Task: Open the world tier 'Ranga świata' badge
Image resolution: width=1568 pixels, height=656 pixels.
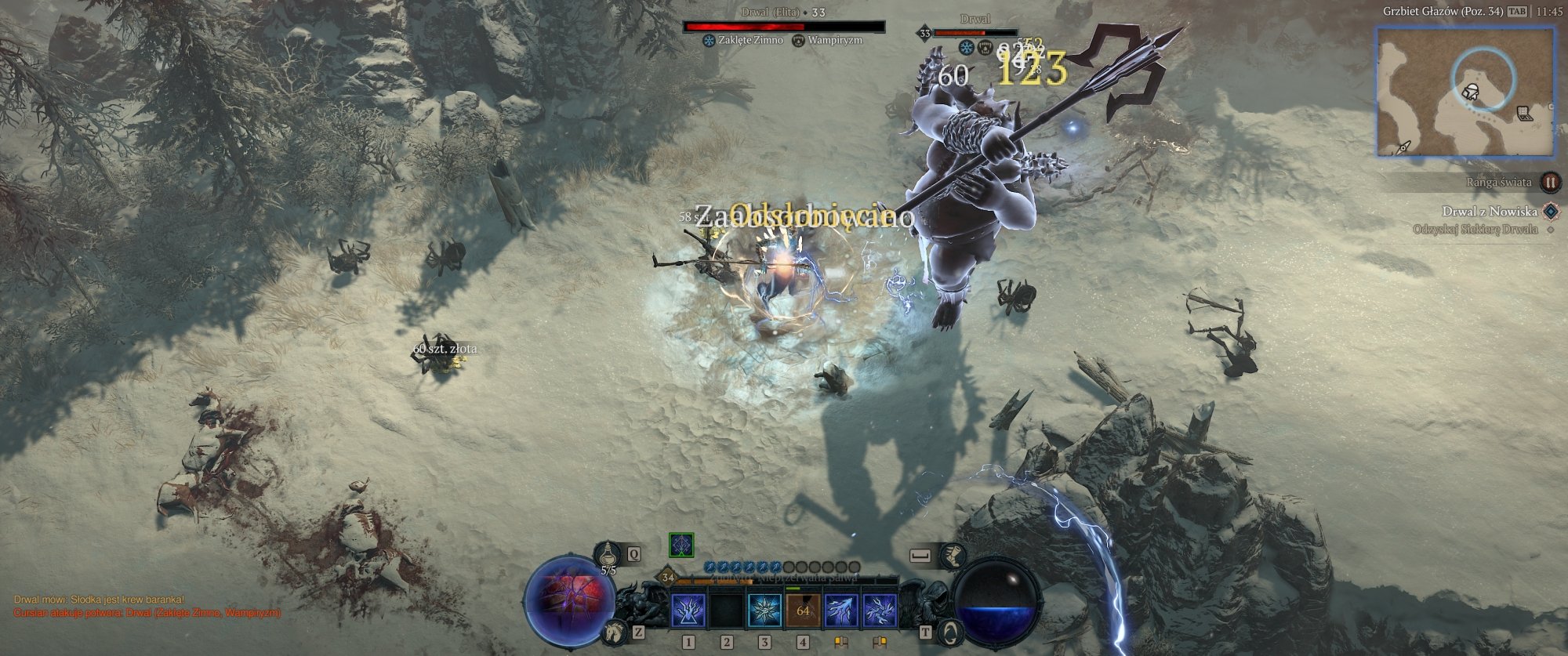Action: click(x=1550, y=182)
